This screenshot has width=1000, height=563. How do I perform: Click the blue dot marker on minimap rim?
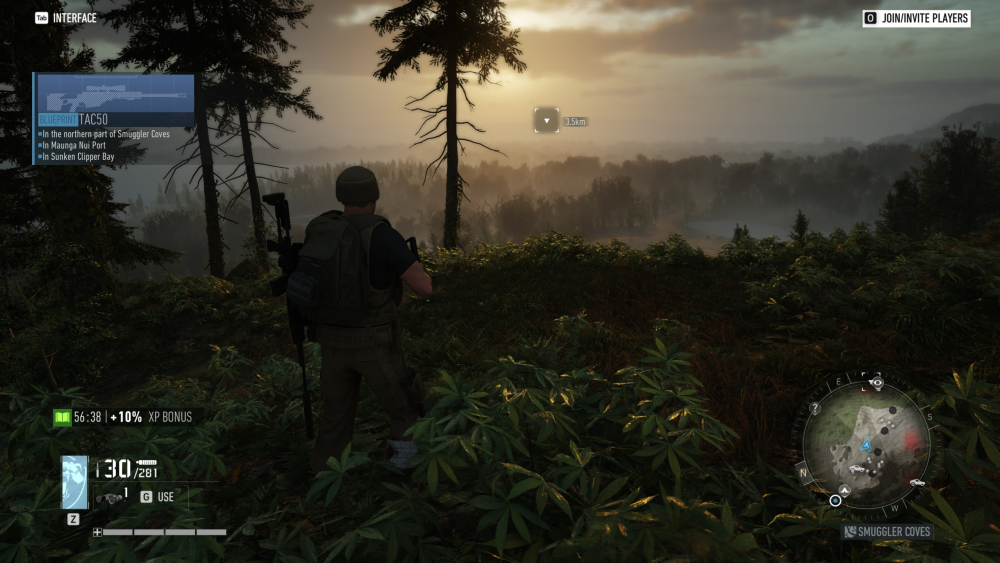(835, 500)
